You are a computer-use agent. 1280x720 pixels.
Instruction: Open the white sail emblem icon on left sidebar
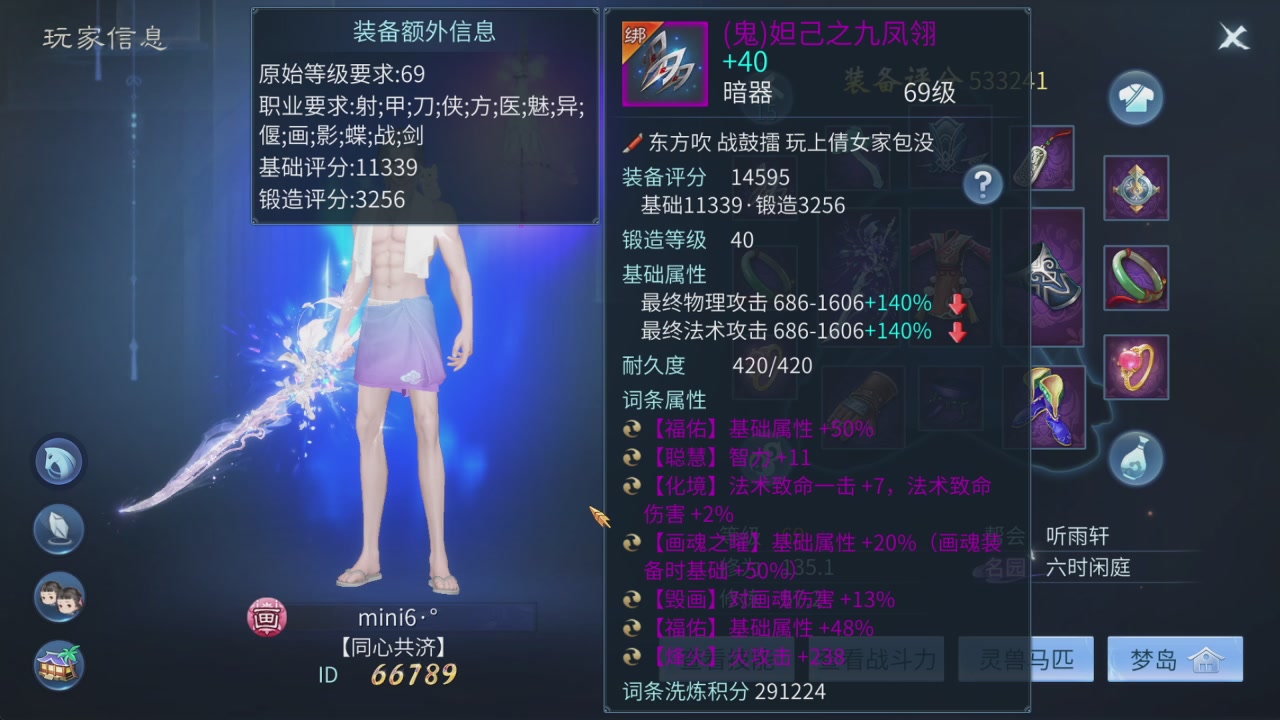pyautogui.click(x=58, y=529)
